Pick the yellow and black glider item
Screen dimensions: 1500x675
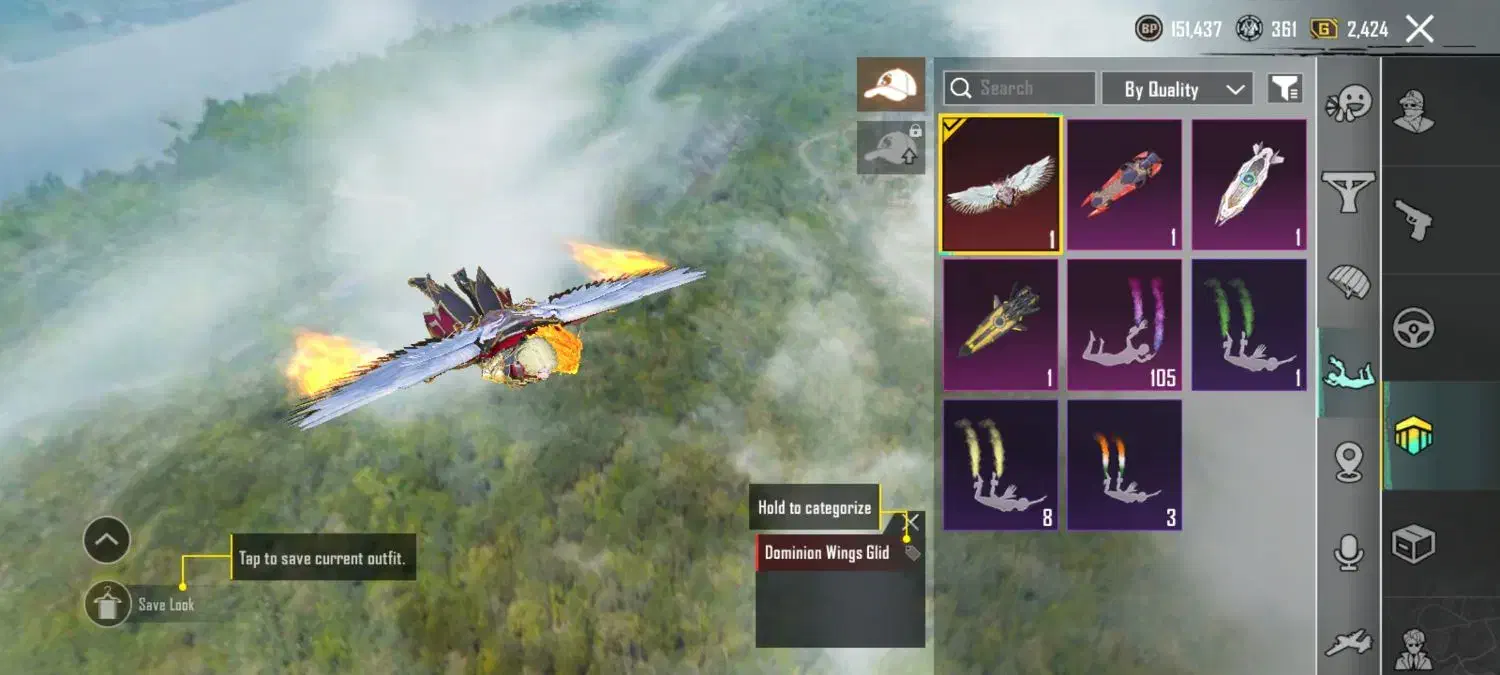click(x=1001, y=324)
